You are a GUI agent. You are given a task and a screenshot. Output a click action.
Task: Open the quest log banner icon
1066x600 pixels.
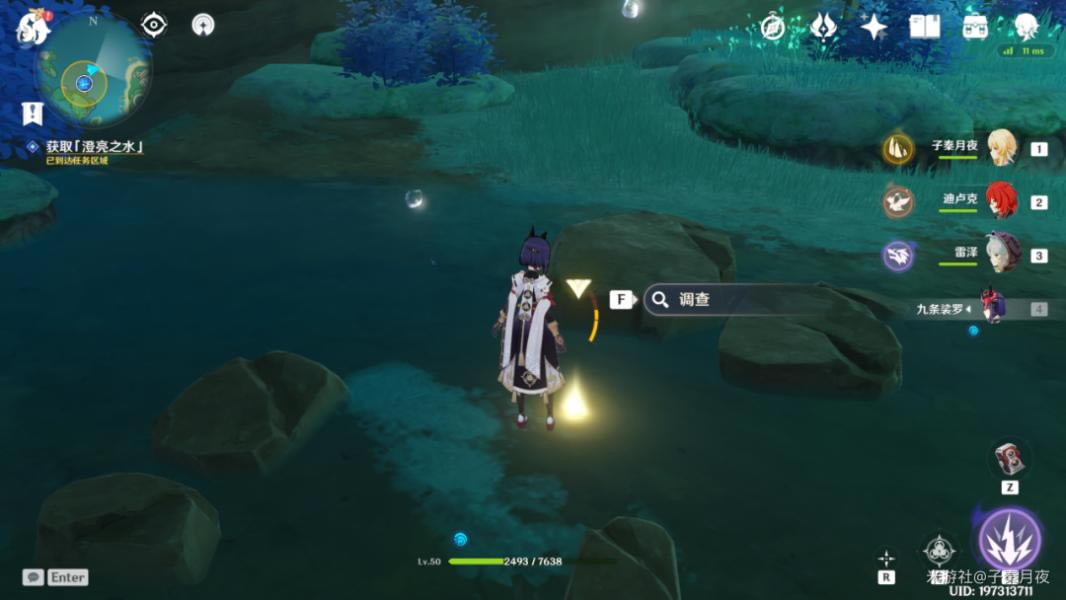click(x=33, y=113)
